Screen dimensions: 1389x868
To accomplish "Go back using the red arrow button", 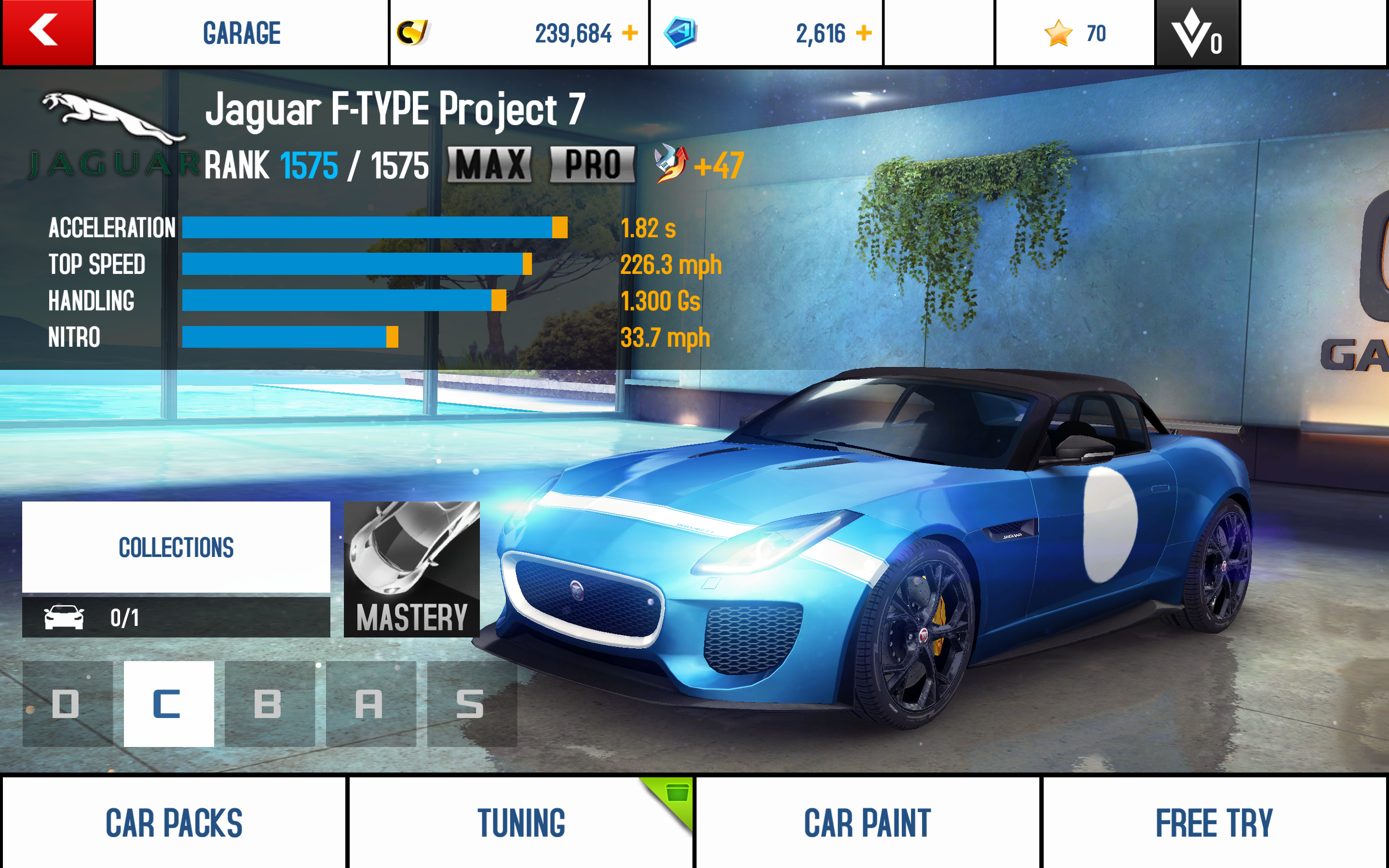I will [x=47, y=32].
